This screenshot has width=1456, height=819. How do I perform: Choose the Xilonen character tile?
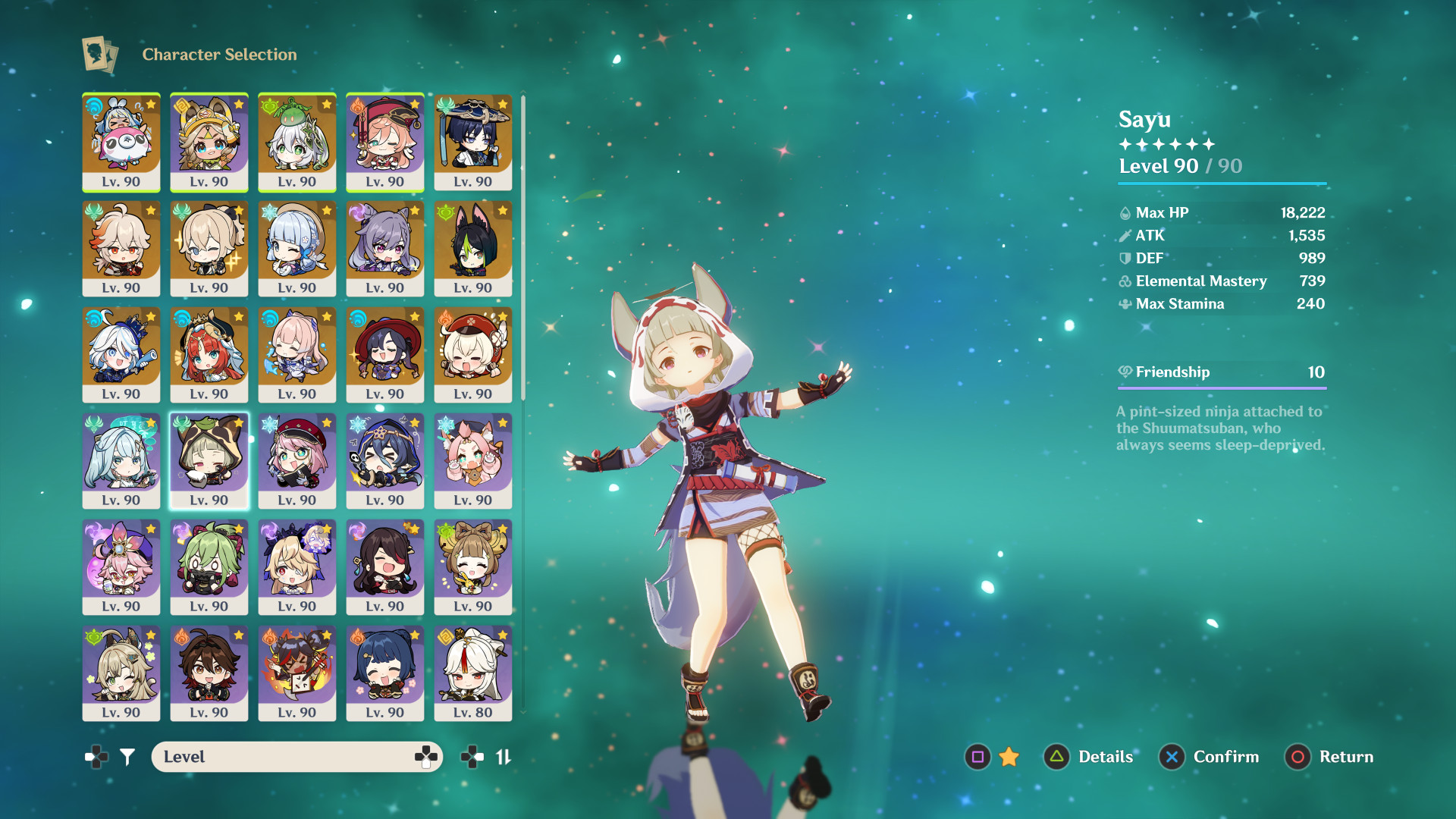point(209,142)
